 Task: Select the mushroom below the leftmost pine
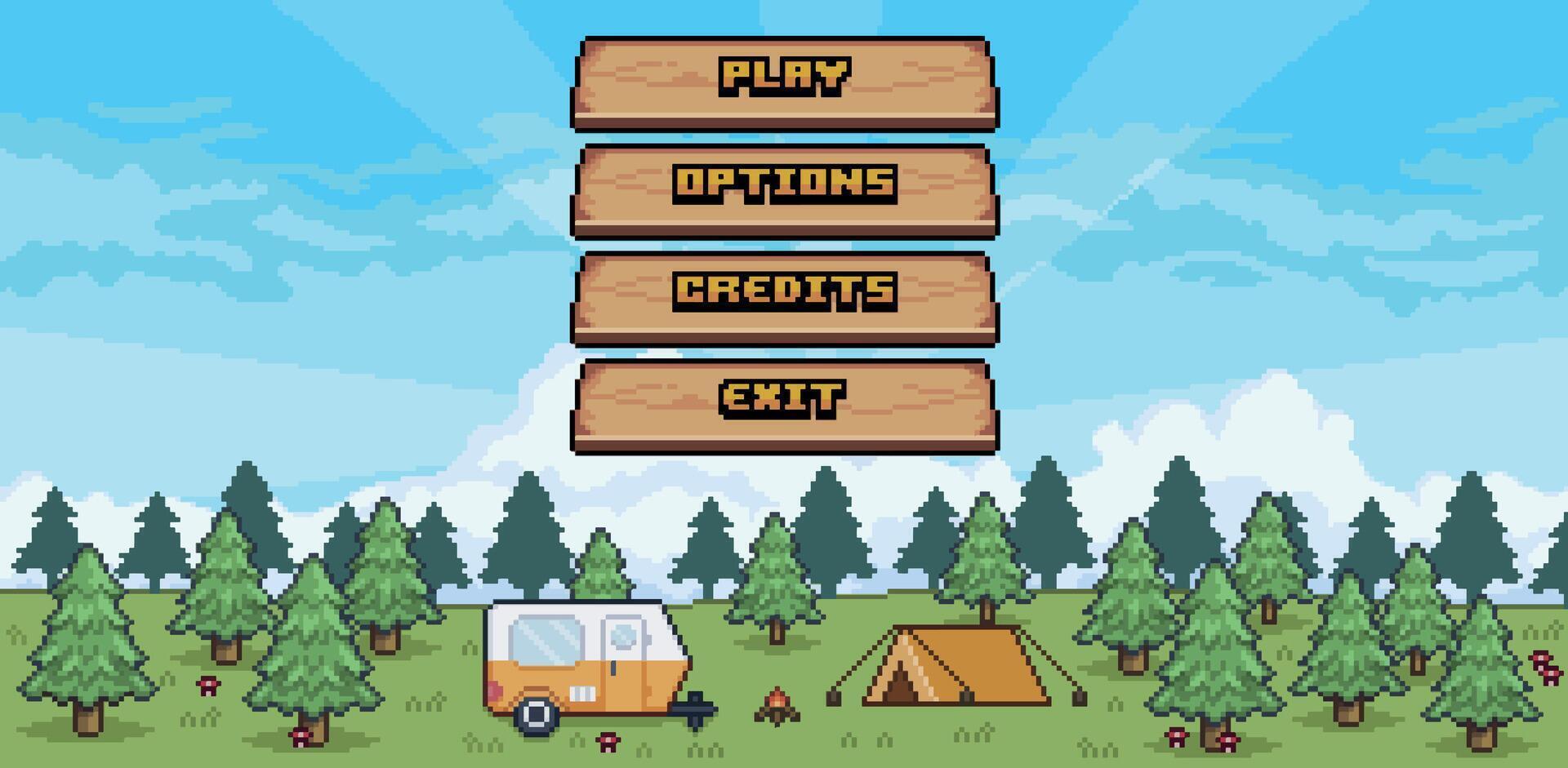point(208,686)
